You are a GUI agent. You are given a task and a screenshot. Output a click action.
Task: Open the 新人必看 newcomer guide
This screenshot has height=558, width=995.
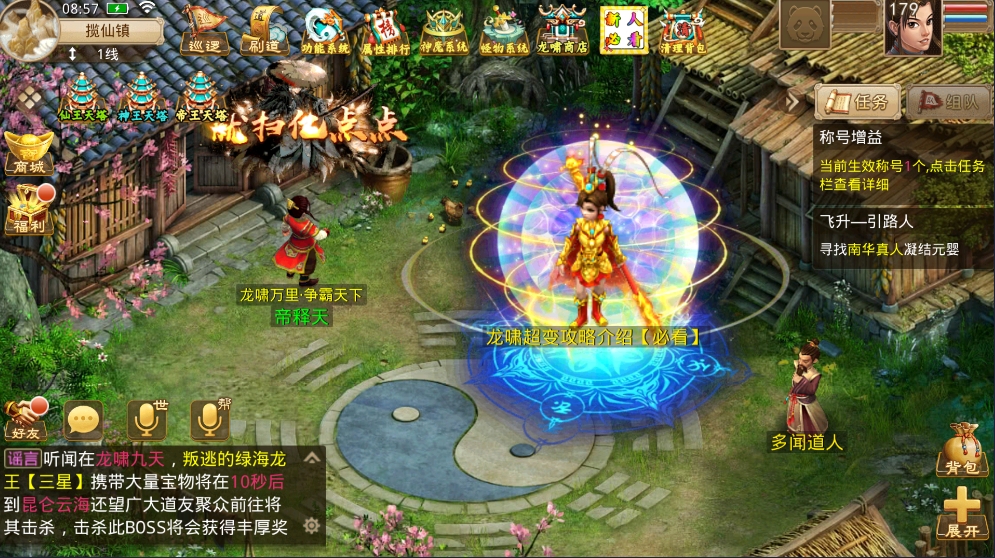click(623, 29)
